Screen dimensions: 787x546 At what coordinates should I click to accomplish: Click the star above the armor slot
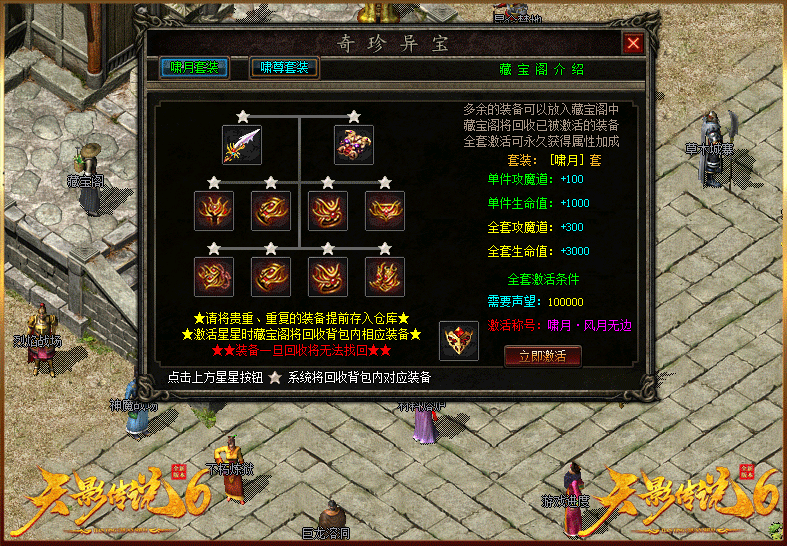[x=353, y=116]
